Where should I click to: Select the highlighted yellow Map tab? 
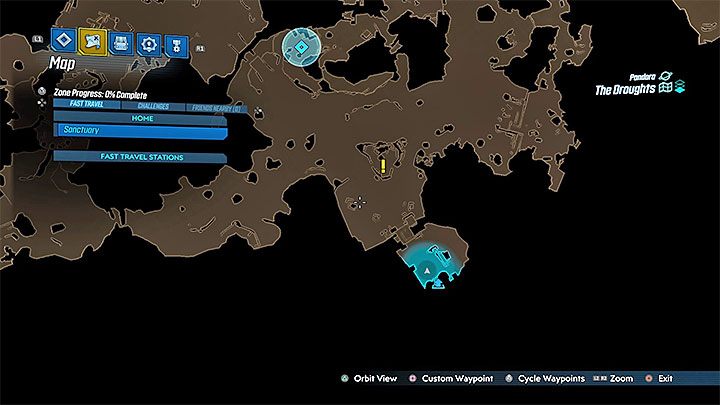(x=94, y=42)
